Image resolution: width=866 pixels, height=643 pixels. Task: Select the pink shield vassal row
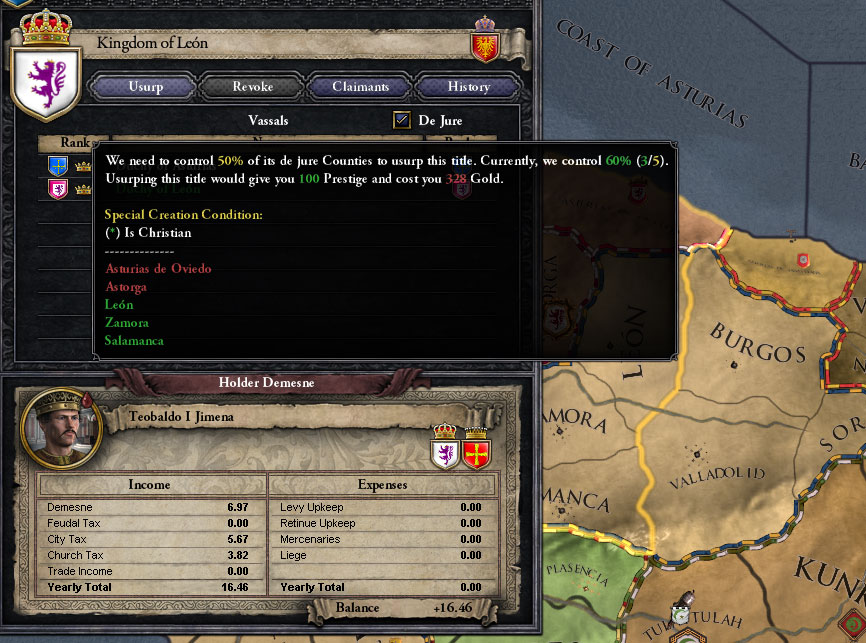coord(58,188)
